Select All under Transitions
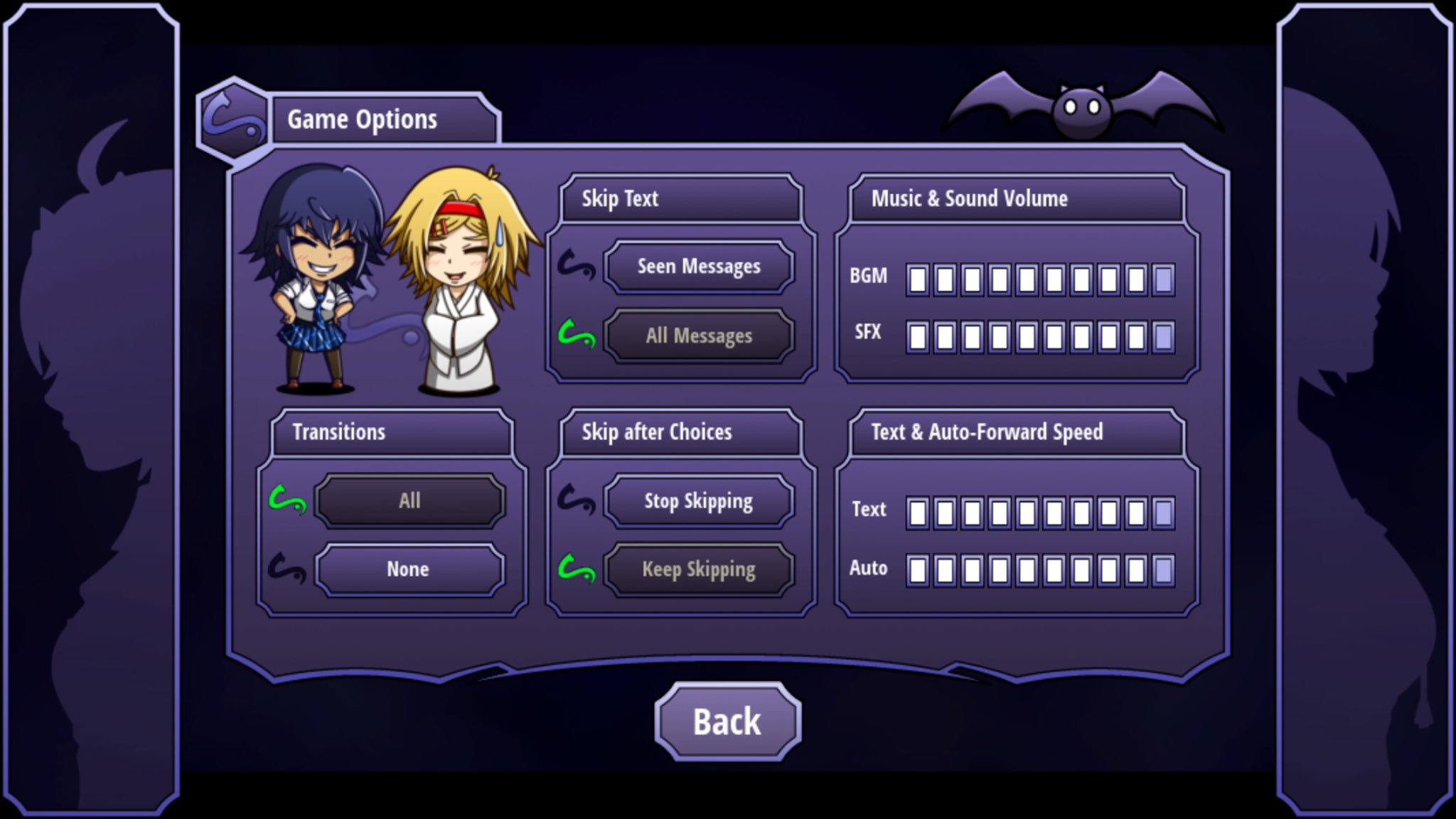Viewport: 1456px width, 819px height. tap(408, 500)
